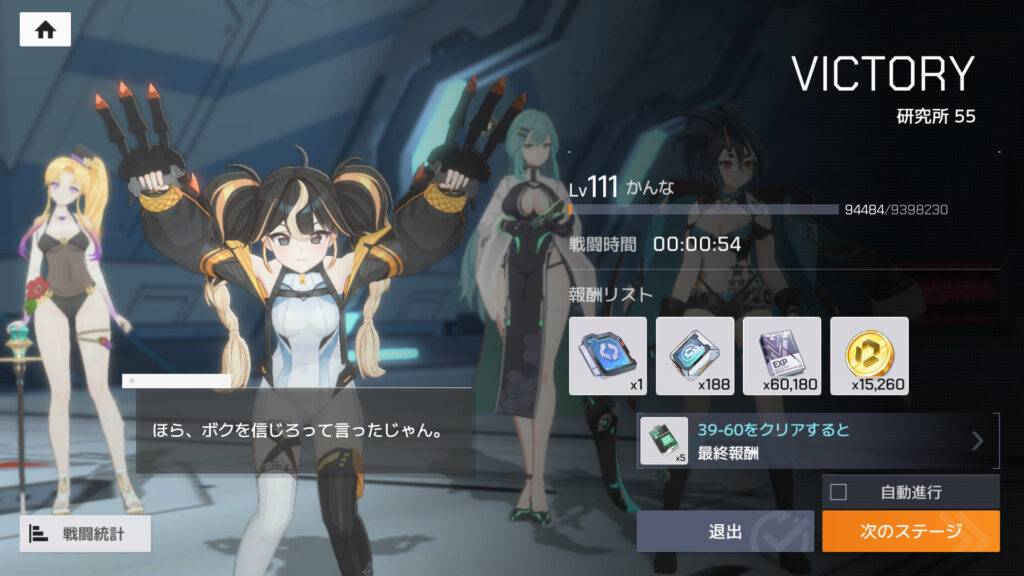Open the 戦闘統計 battle statistics

click(x=85, y=534)
